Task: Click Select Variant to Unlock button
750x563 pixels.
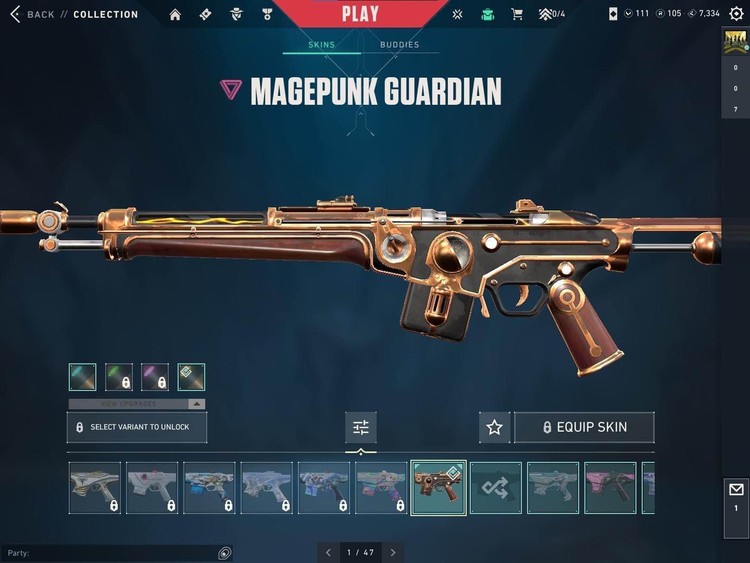Action: (137, 427)
